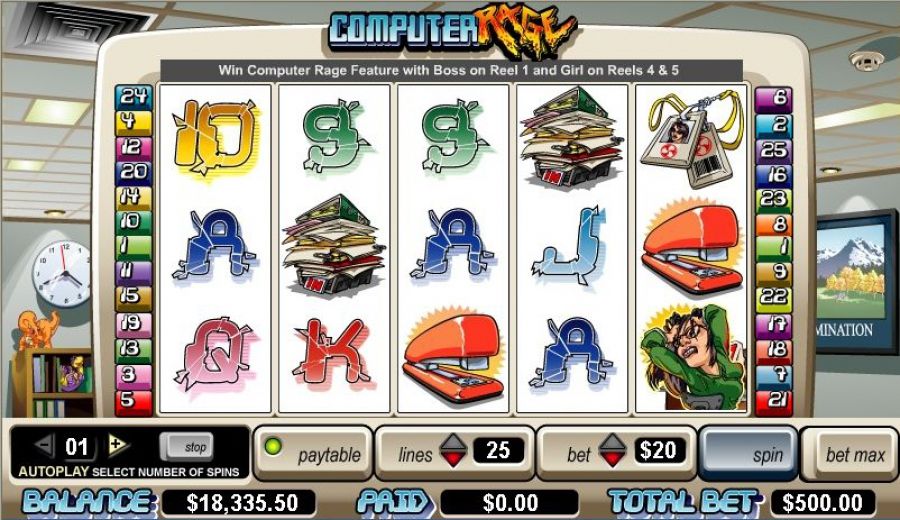
Task: Raise the number of lines
Action: pos(453,443)
